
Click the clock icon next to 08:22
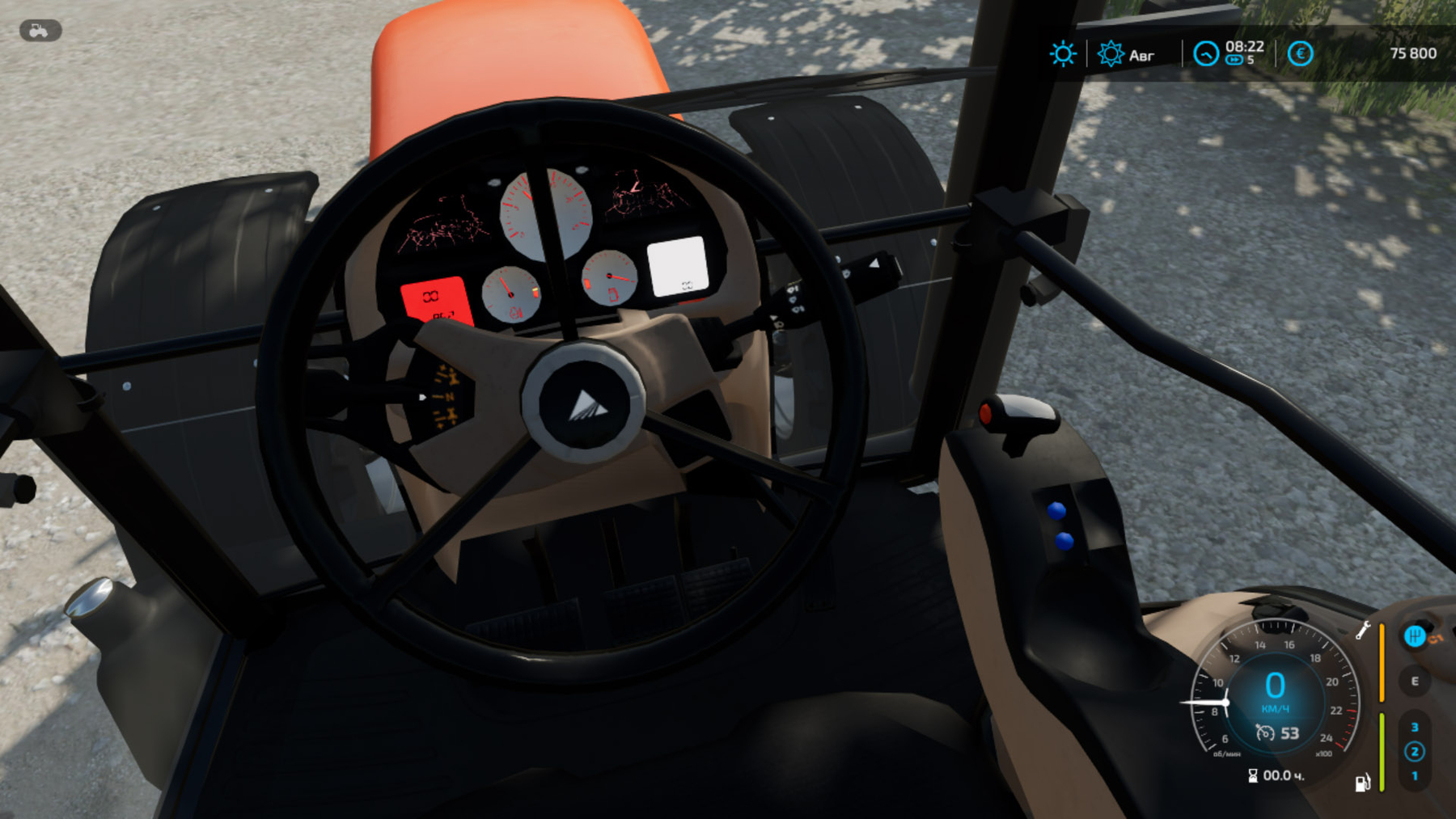[x=1206, y=53]
